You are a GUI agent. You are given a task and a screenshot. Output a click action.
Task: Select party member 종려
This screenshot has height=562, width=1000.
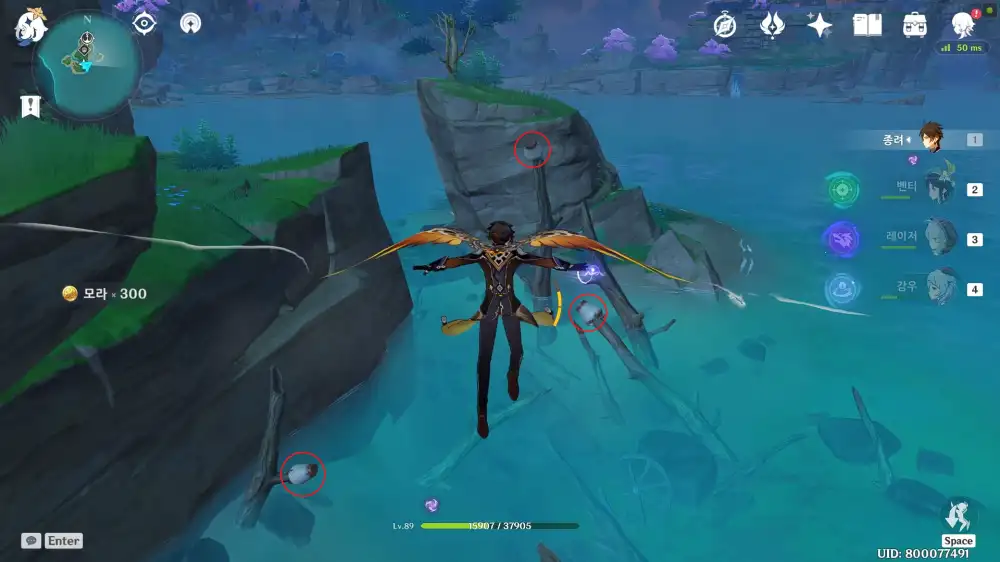pos(932,139)
